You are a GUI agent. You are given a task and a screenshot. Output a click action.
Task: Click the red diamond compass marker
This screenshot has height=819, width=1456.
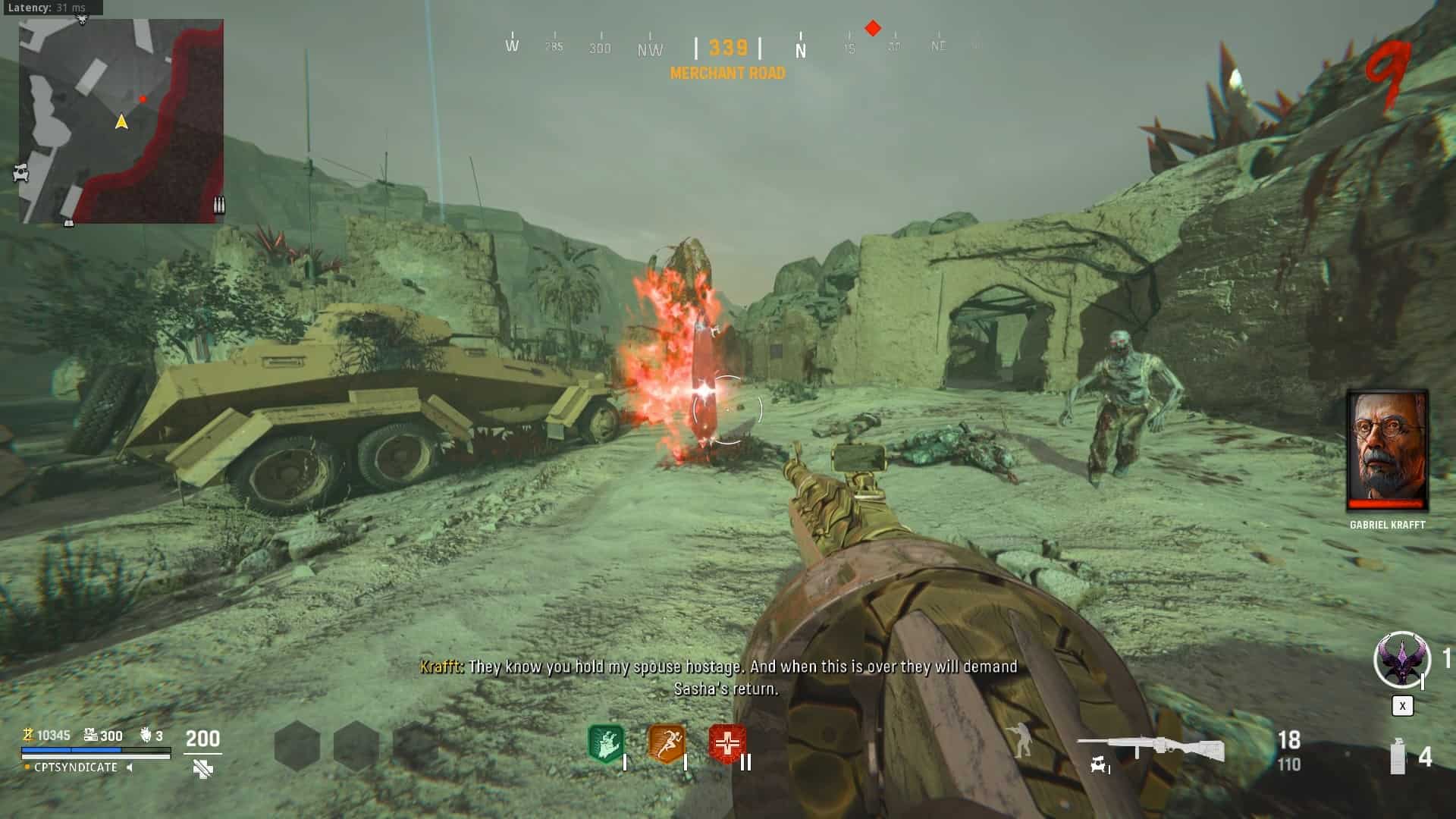click(x=873, y=29)
